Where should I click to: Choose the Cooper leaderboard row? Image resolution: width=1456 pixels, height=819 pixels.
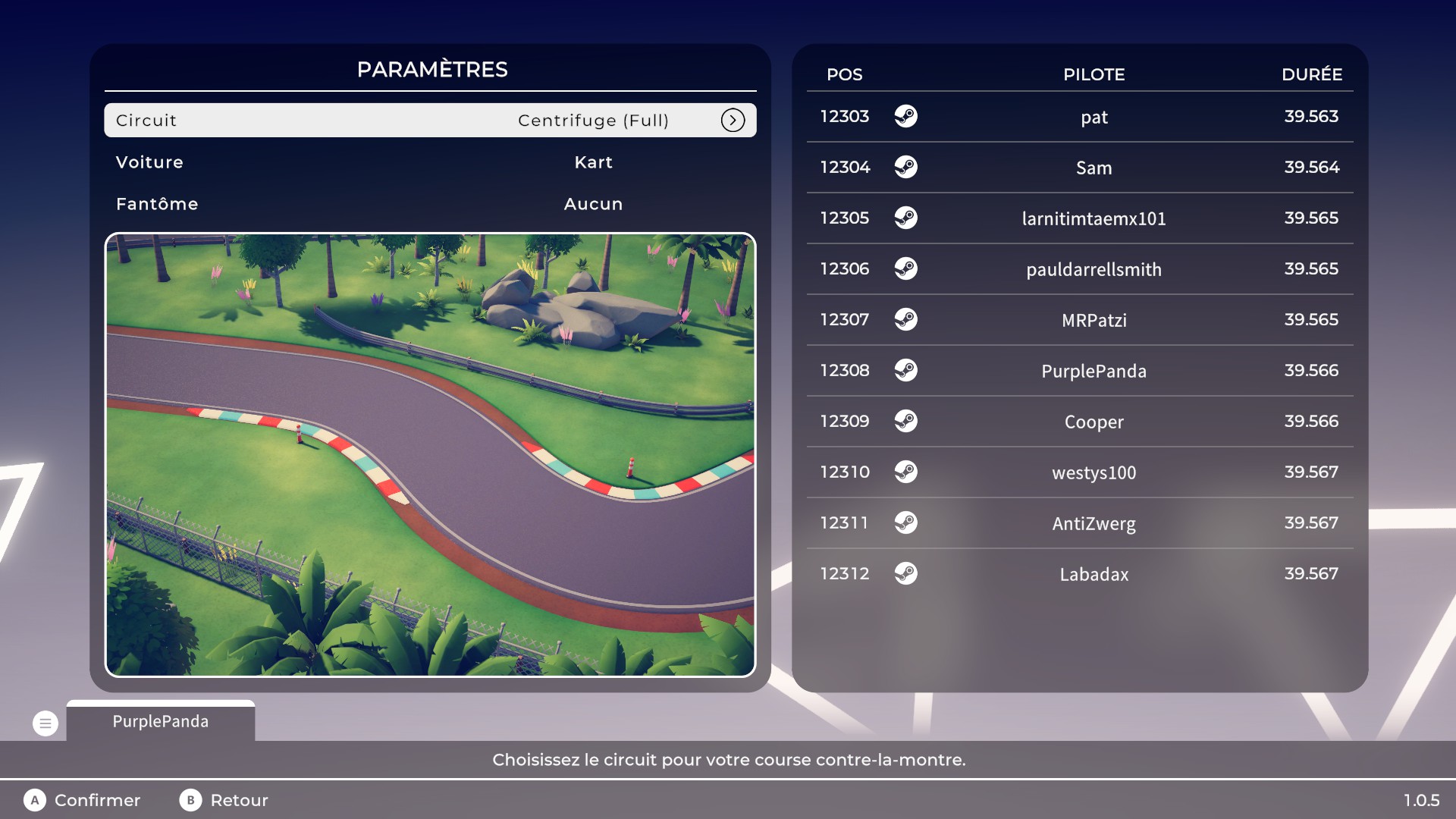point(1080,422)
